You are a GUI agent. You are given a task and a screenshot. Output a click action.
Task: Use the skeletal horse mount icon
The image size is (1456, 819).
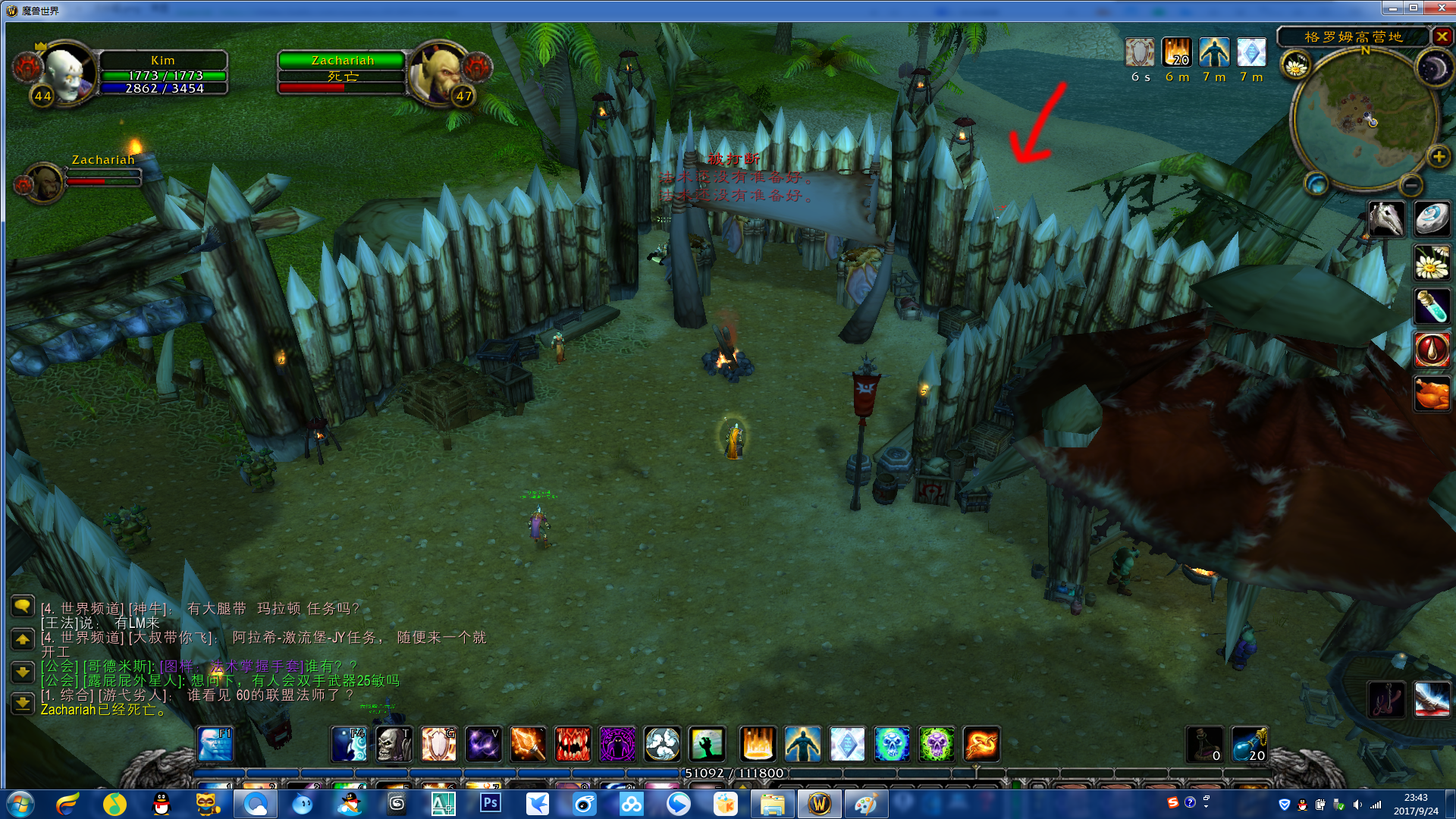(1386, 219)
